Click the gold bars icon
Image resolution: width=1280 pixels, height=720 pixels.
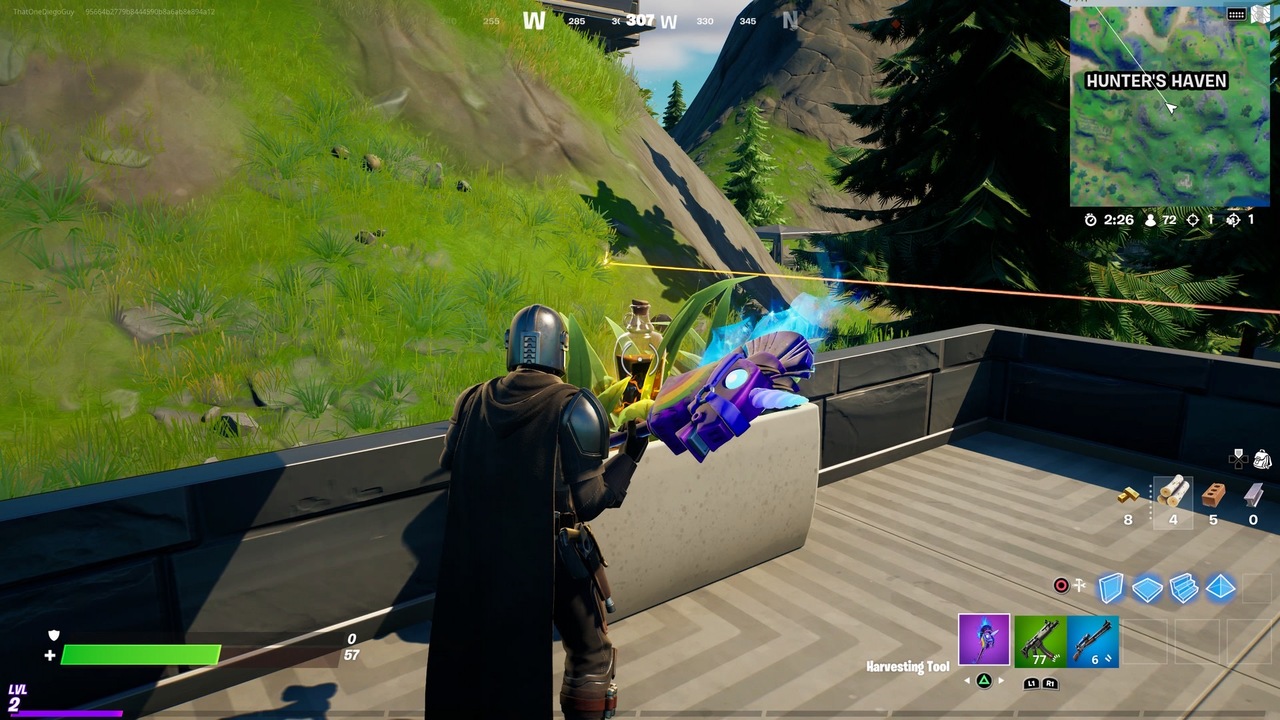pos(1128,494)
